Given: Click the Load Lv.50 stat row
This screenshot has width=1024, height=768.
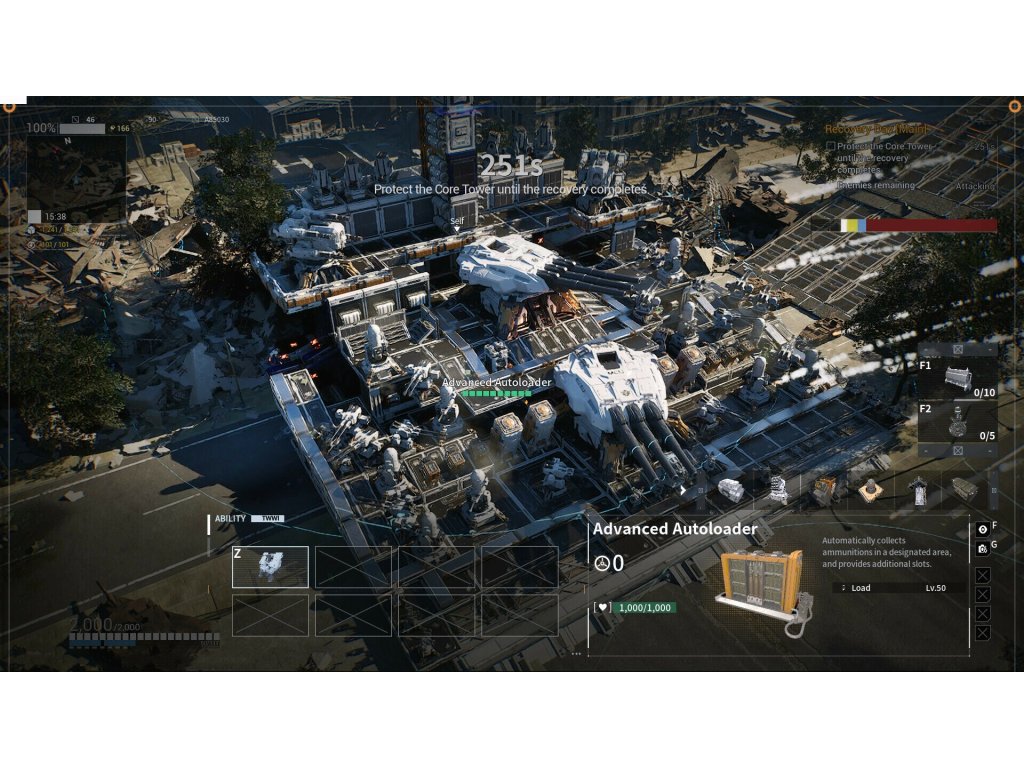Looking at the screenshot, I should pyautogui.click(x=900, y=588).
